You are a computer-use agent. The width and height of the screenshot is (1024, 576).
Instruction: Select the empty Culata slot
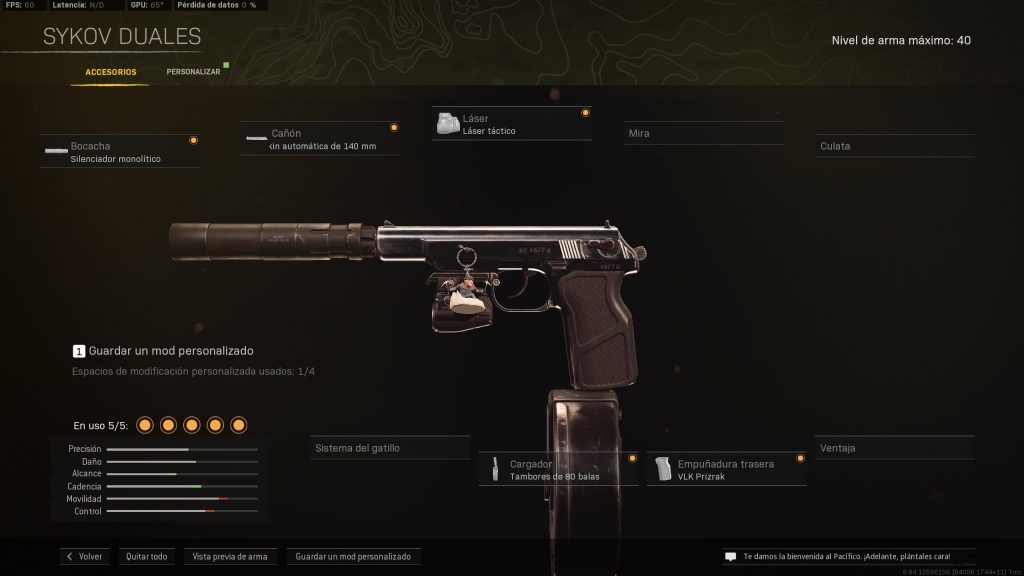(x=894, y=146)
